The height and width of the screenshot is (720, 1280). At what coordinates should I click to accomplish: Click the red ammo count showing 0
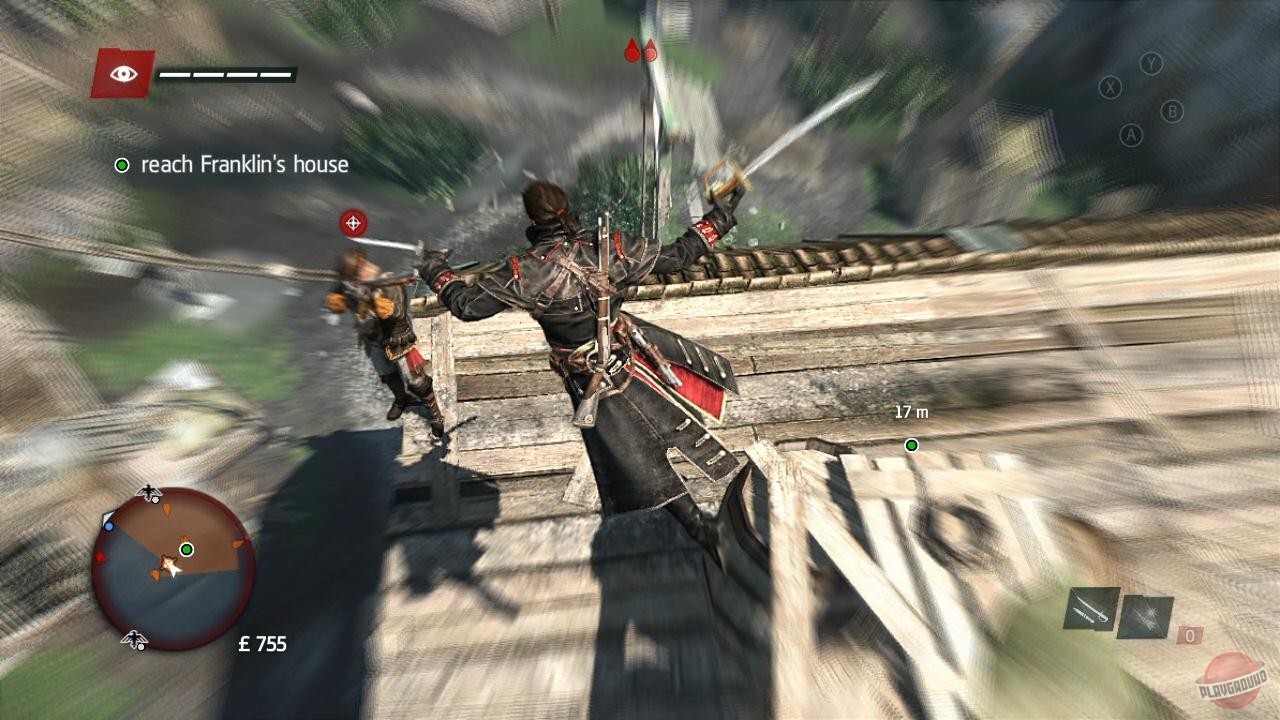pyautogui.click(x=1190, y=634)
